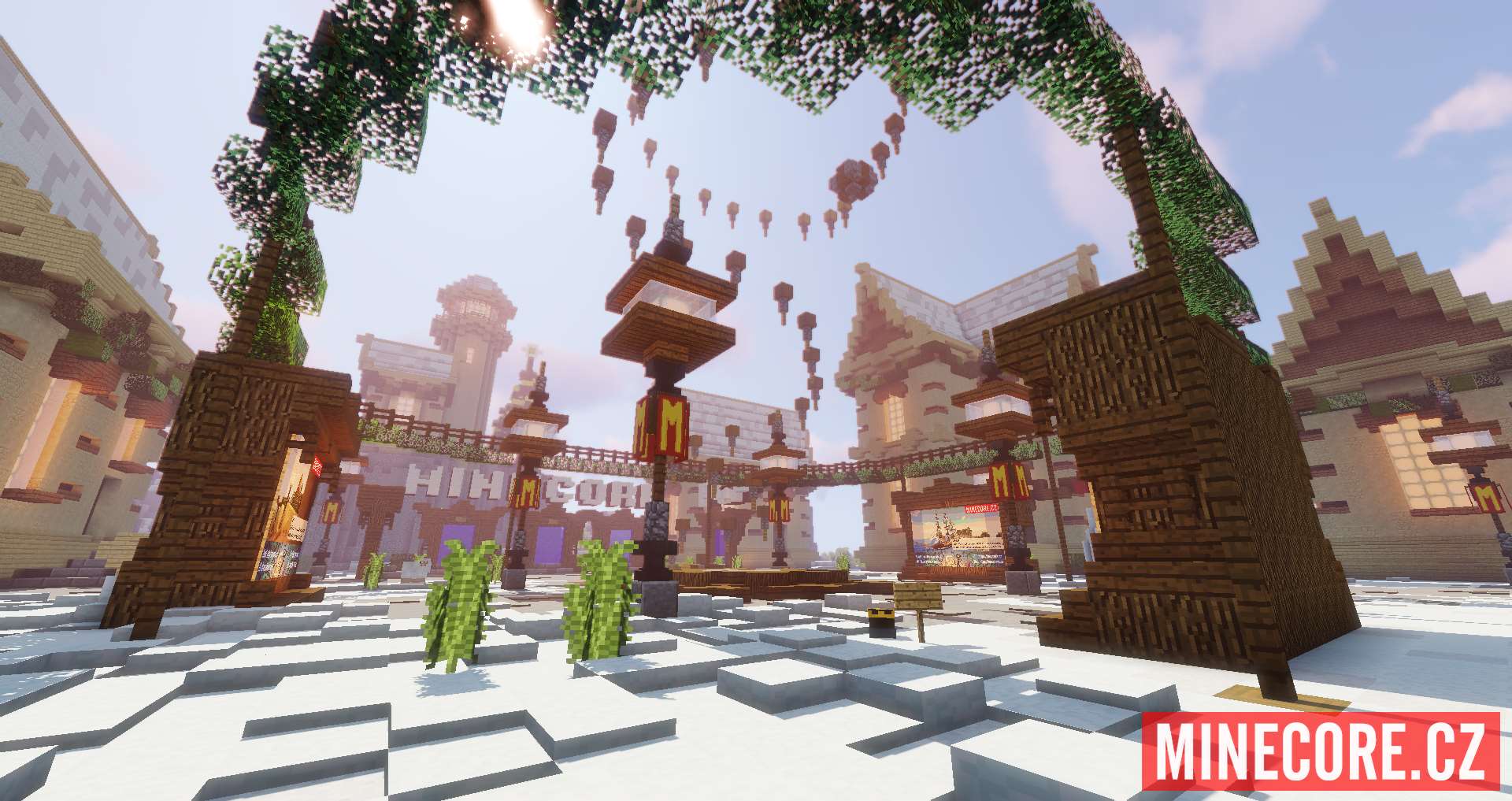Click the MINECORE.CZ red logo banner

1321,751
